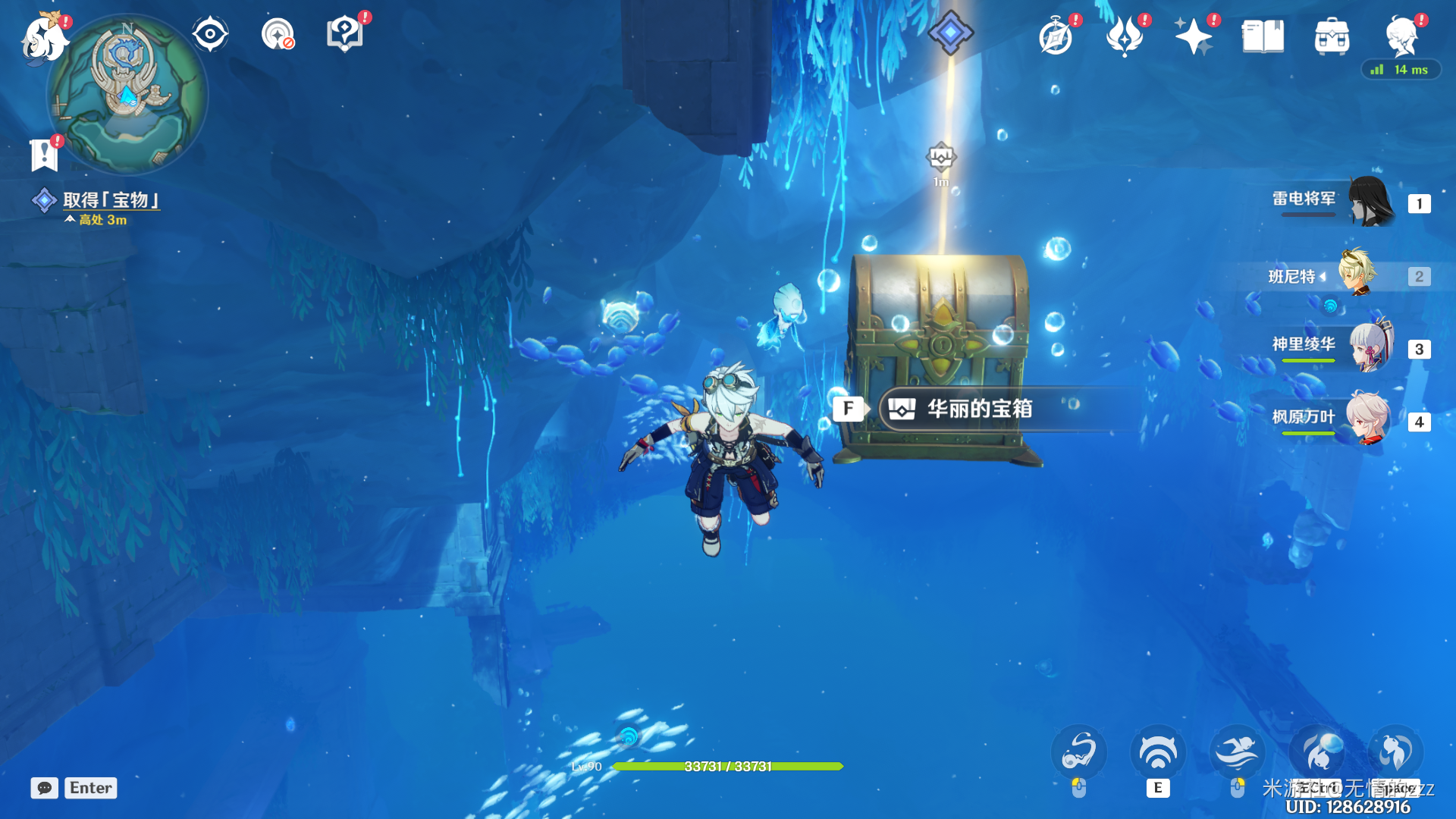
Task: Open the events star icon
Action: point(1125,36)
